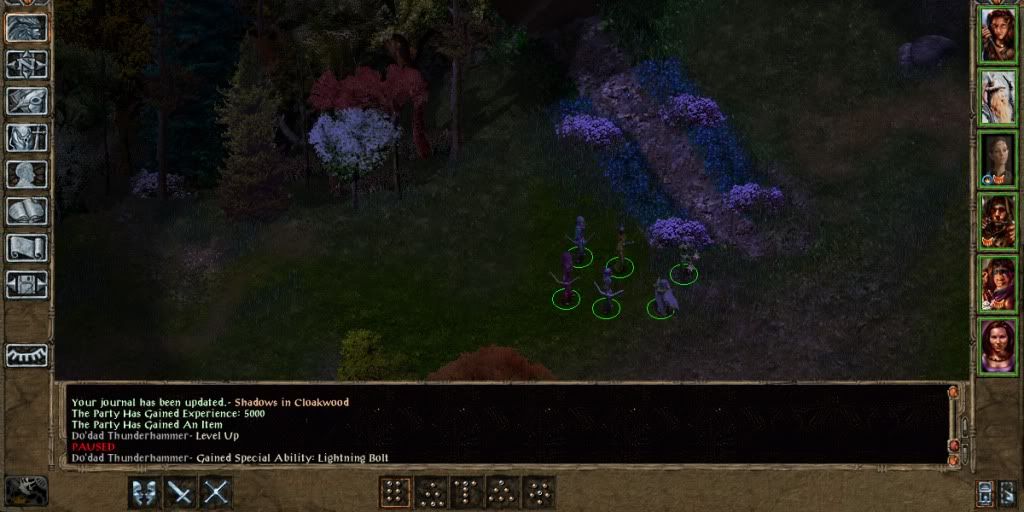Activate the single sword attack button
Screen dimensions: 1024x512
click(180, 492)
